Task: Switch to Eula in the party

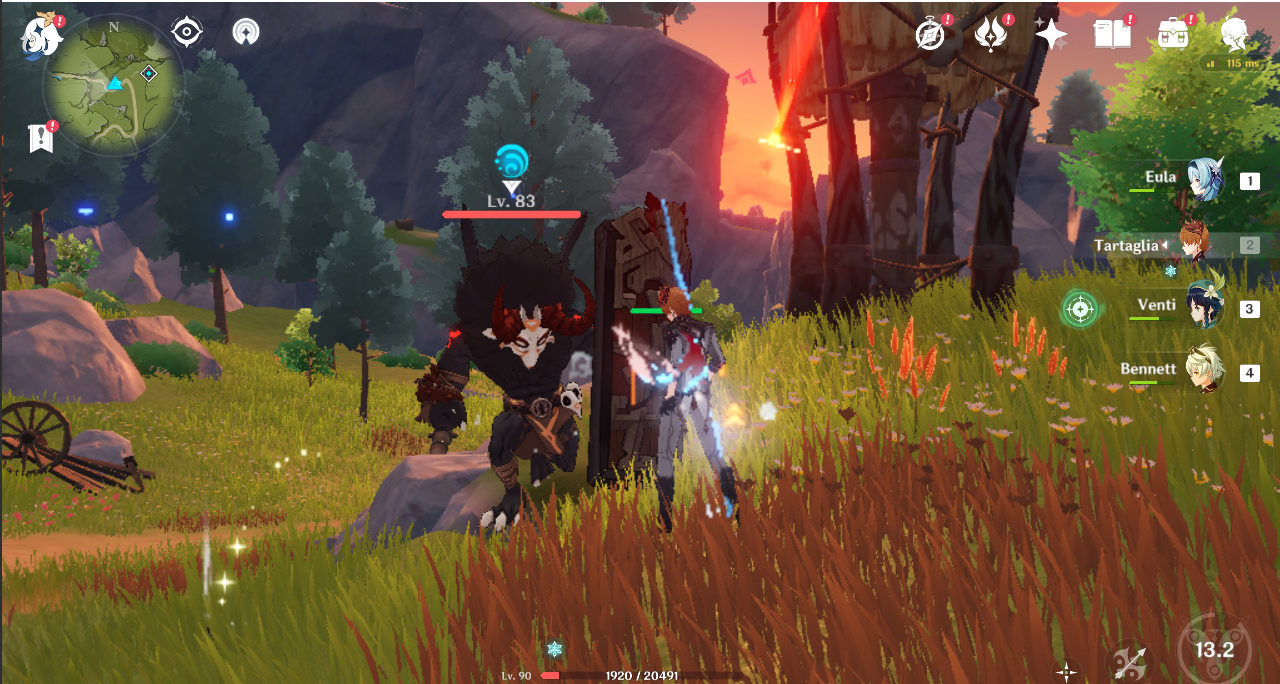Action: [x=1205, y=181]
